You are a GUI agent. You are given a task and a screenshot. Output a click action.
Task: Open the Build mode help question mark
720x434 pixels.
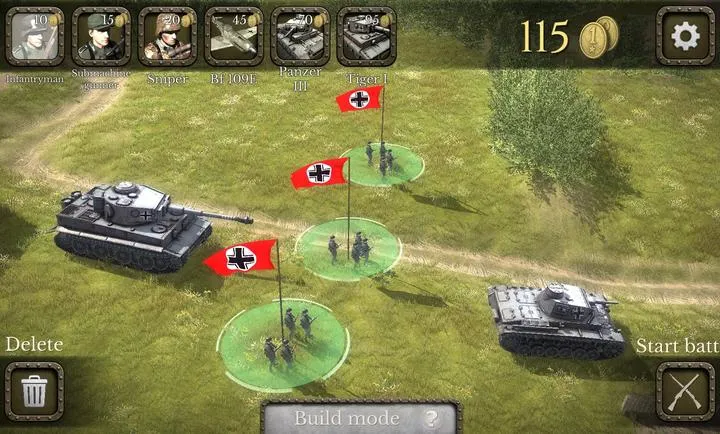pos(432,419)
